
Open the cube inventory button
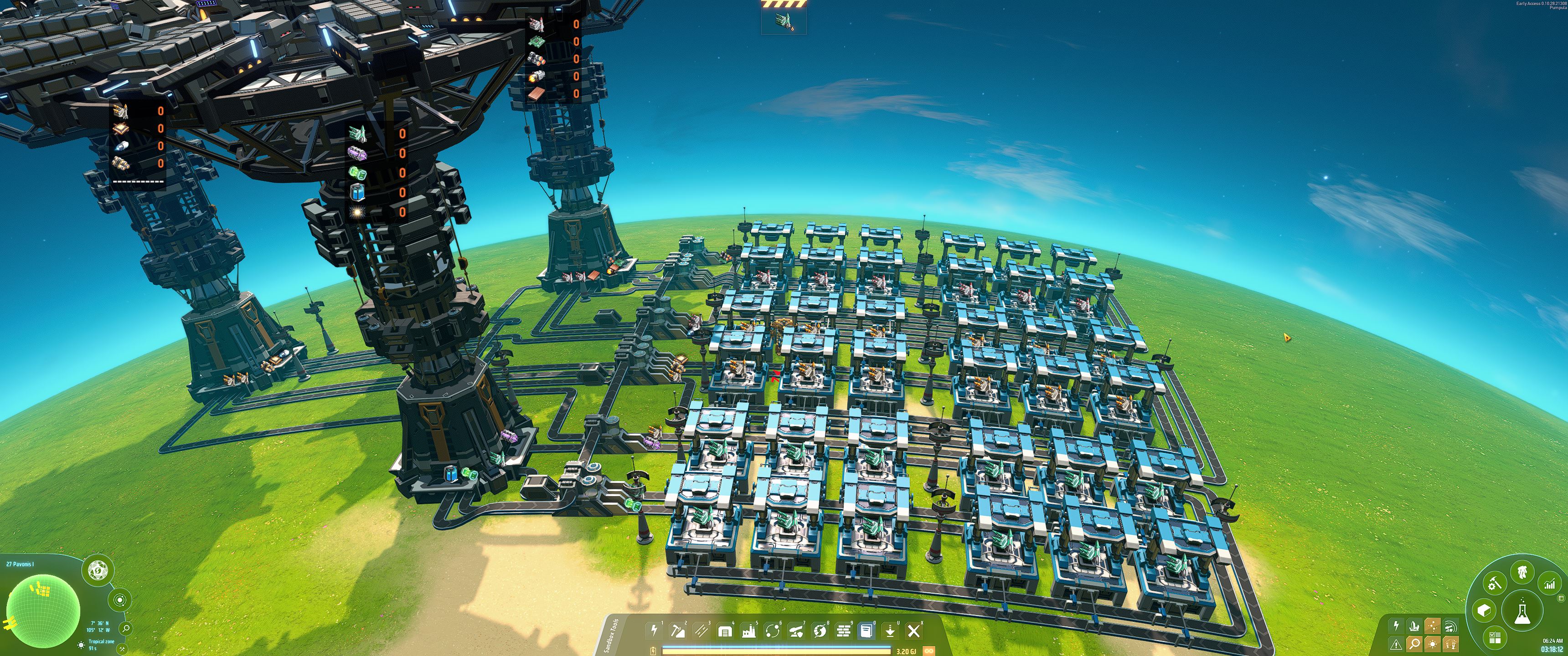[1484, 610]
